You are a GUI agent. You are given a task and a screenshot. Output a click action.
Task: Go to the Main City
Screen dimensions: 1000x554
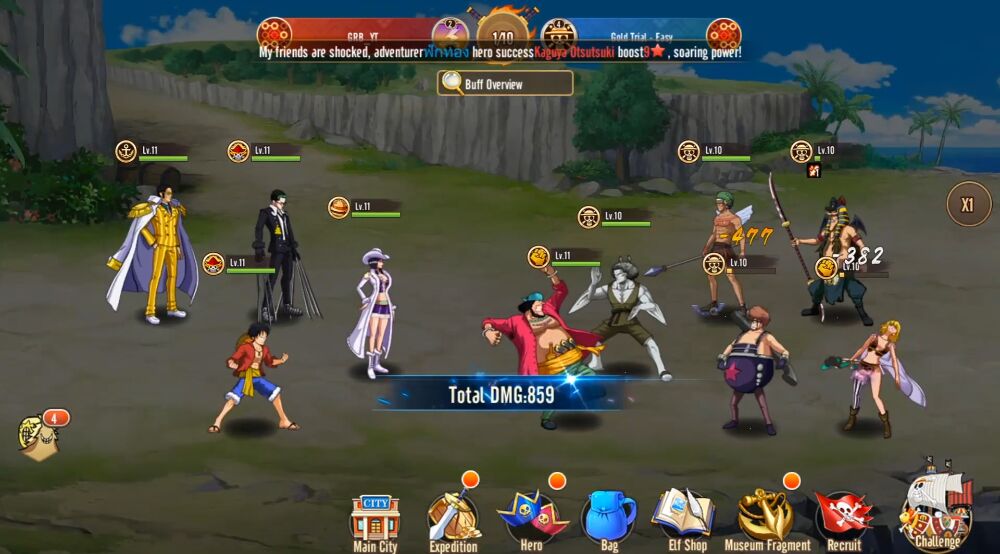click(375, 520)
